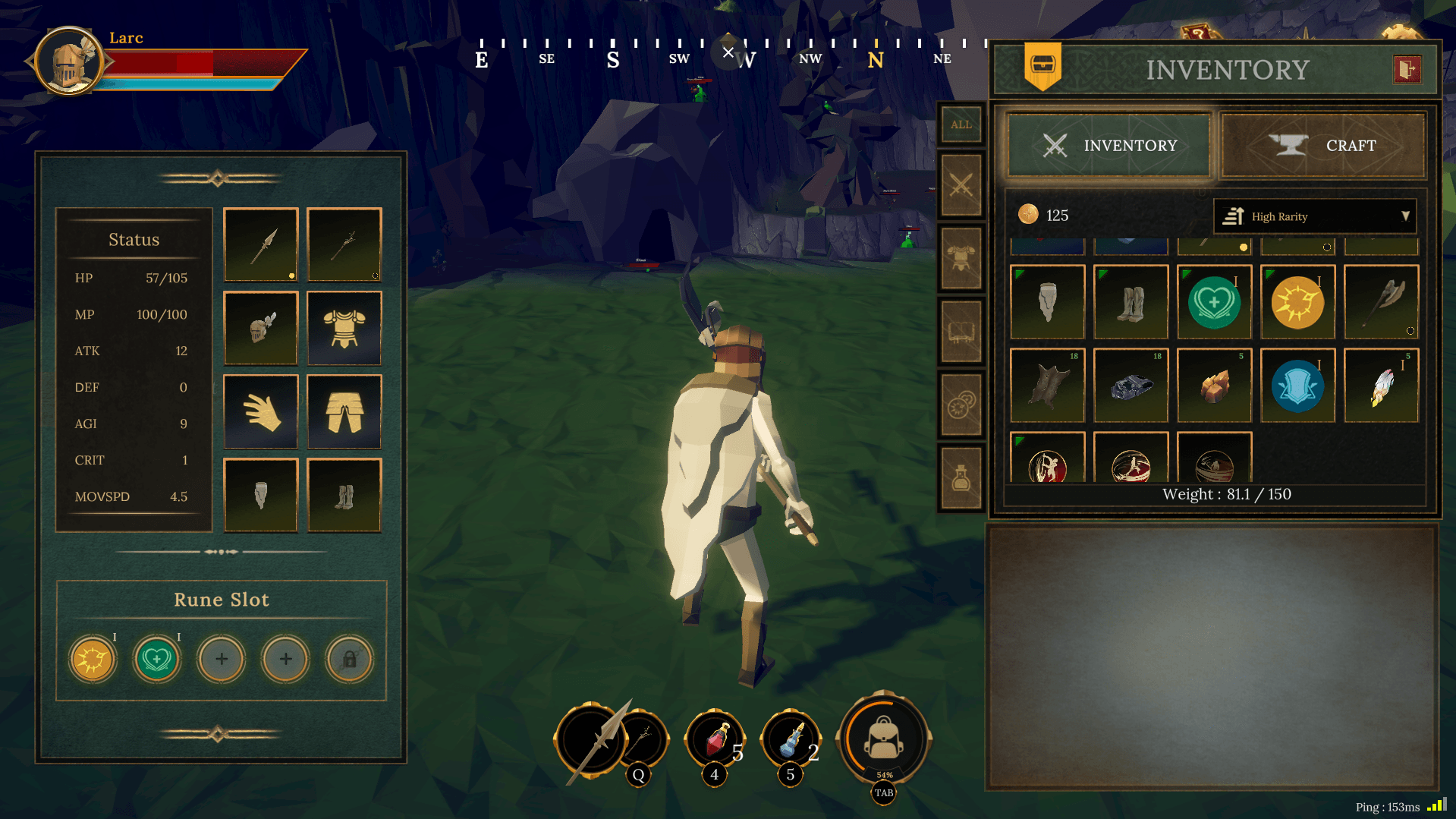Select the crossed swords weapons filter
The height and width of the screenshot is (819, 1456).
click(x=961, y=184)
